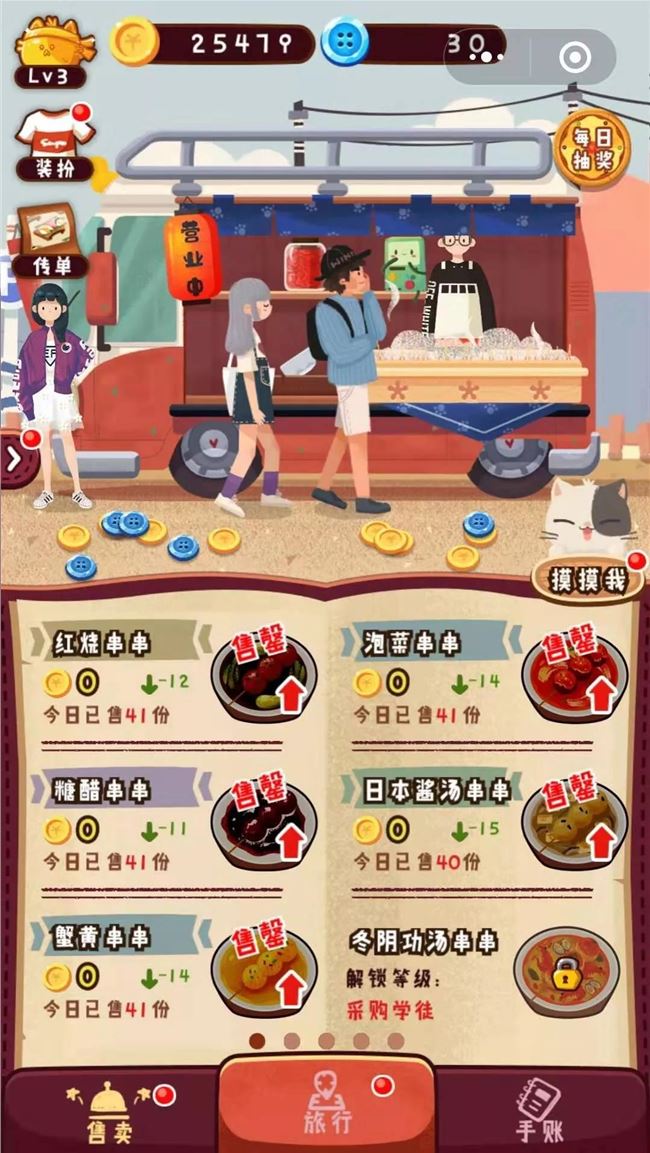
Task: Open the 传单 flyer menu
Action: click(50, 241)
